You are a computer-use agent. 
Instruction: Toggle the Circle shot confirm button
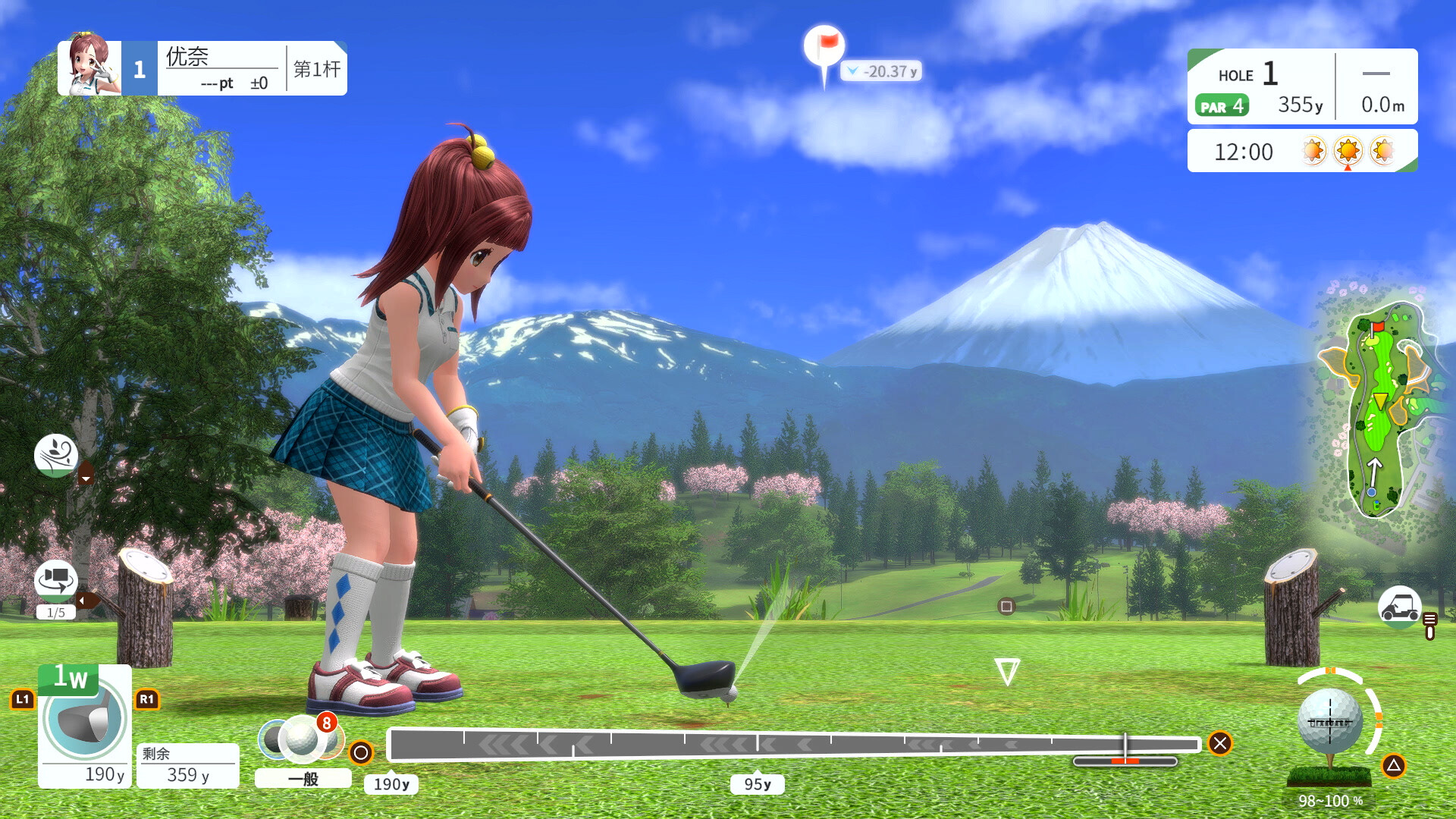pos(362,753)
